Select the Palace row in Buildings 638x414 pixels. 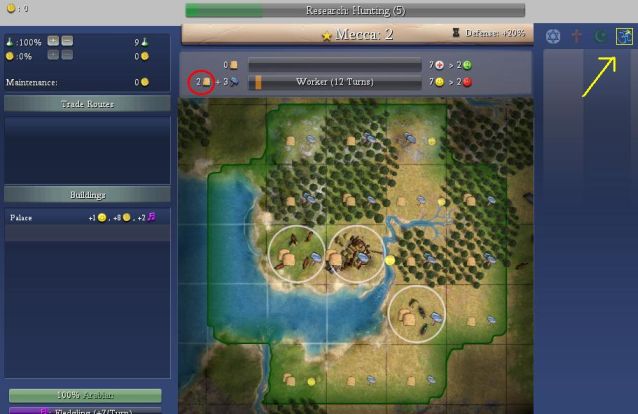(x=87, y=217)
